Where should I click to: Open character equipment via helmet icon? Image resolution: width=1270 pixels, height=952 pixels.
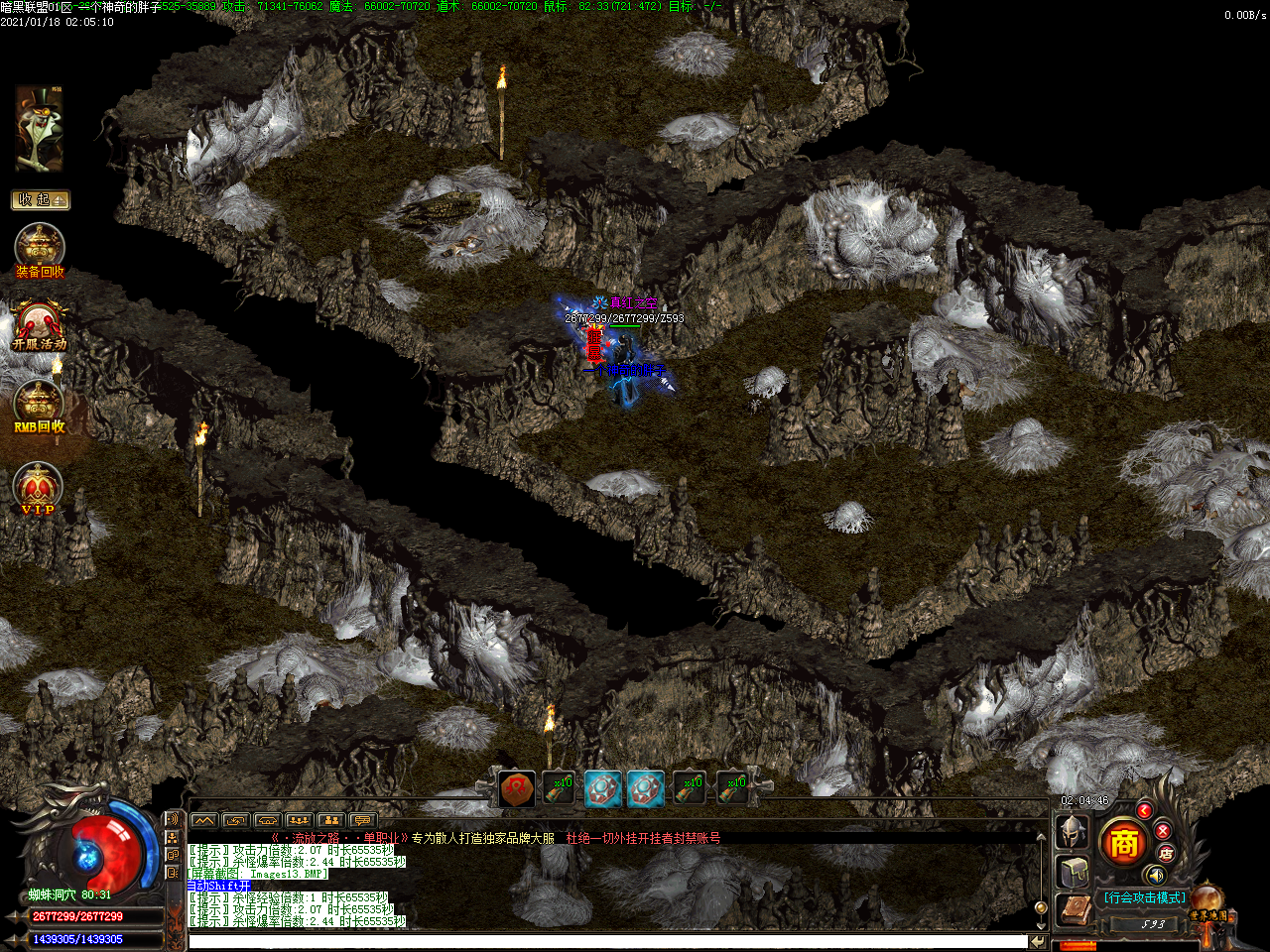tap(1072, 832)
